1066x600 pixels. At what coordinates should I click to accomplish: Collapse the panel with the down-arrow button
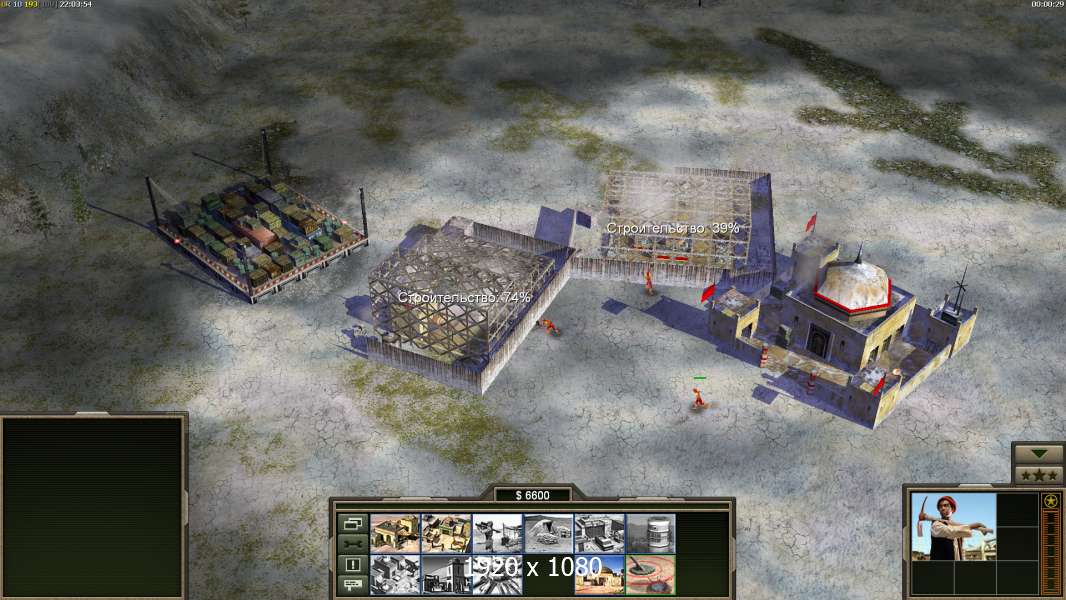pyautogui.click(x=1038, y=454)
